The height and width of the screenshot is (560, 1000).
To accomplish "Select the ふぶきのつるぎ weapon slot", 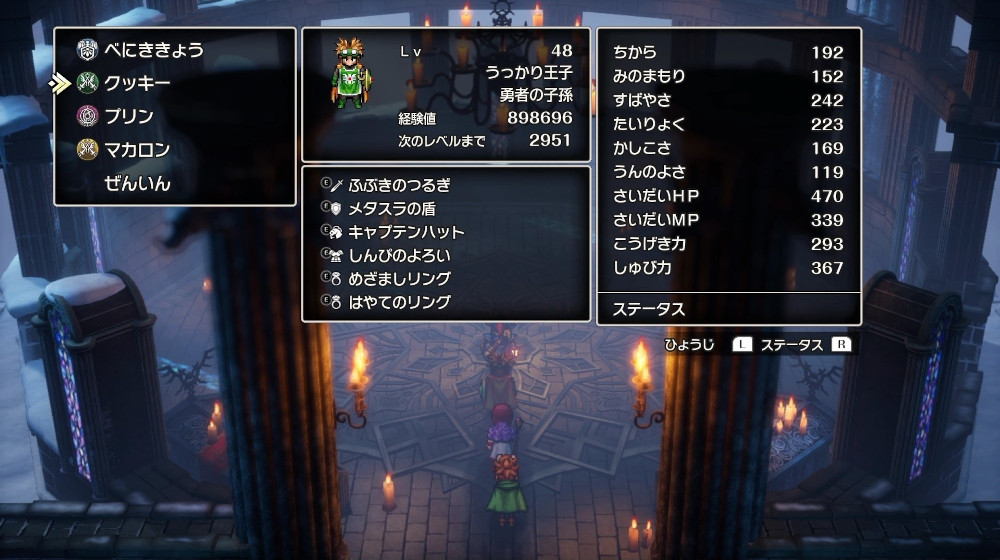I will pos(399,185).
